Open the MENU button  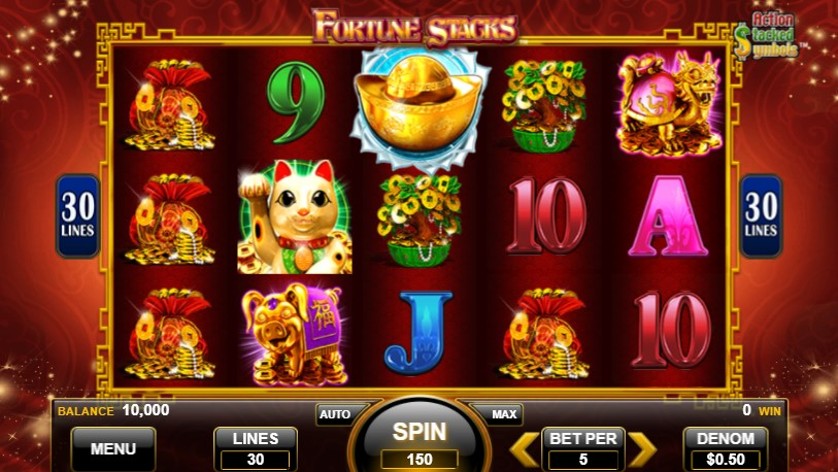(113, 449)
